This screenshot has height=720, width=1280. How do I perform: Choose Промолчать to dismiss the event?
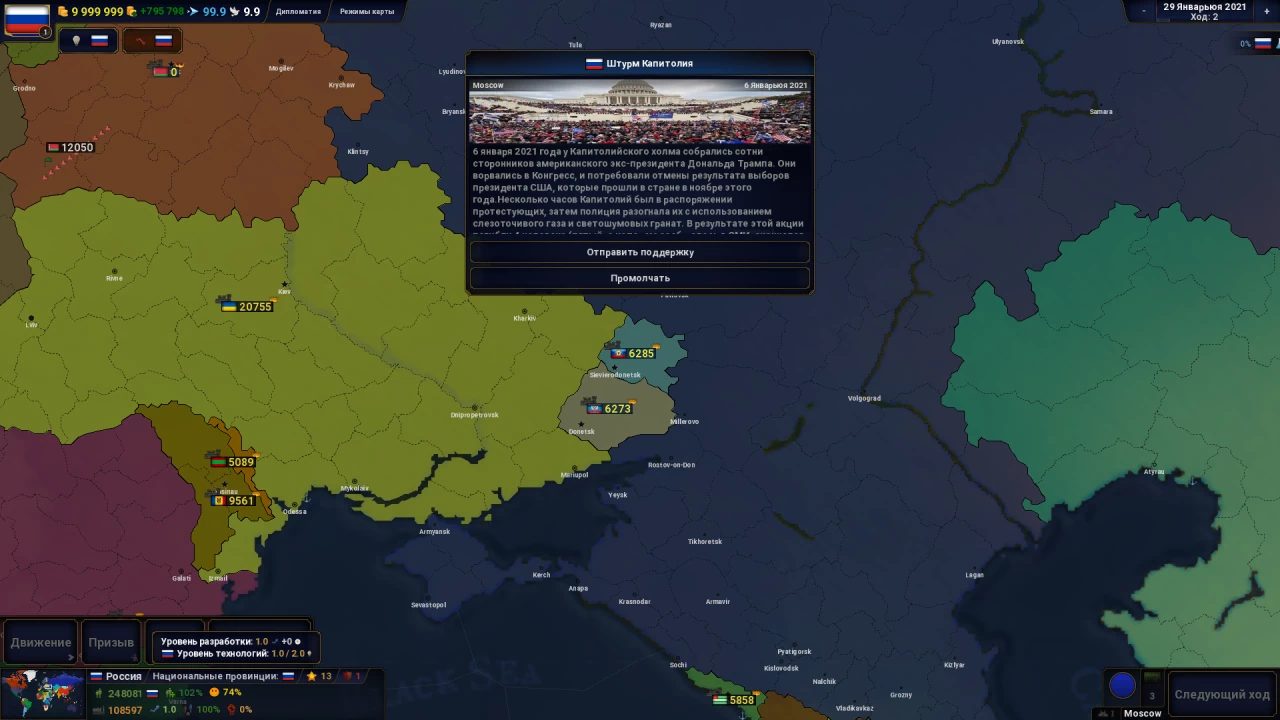tap(640, 278)
